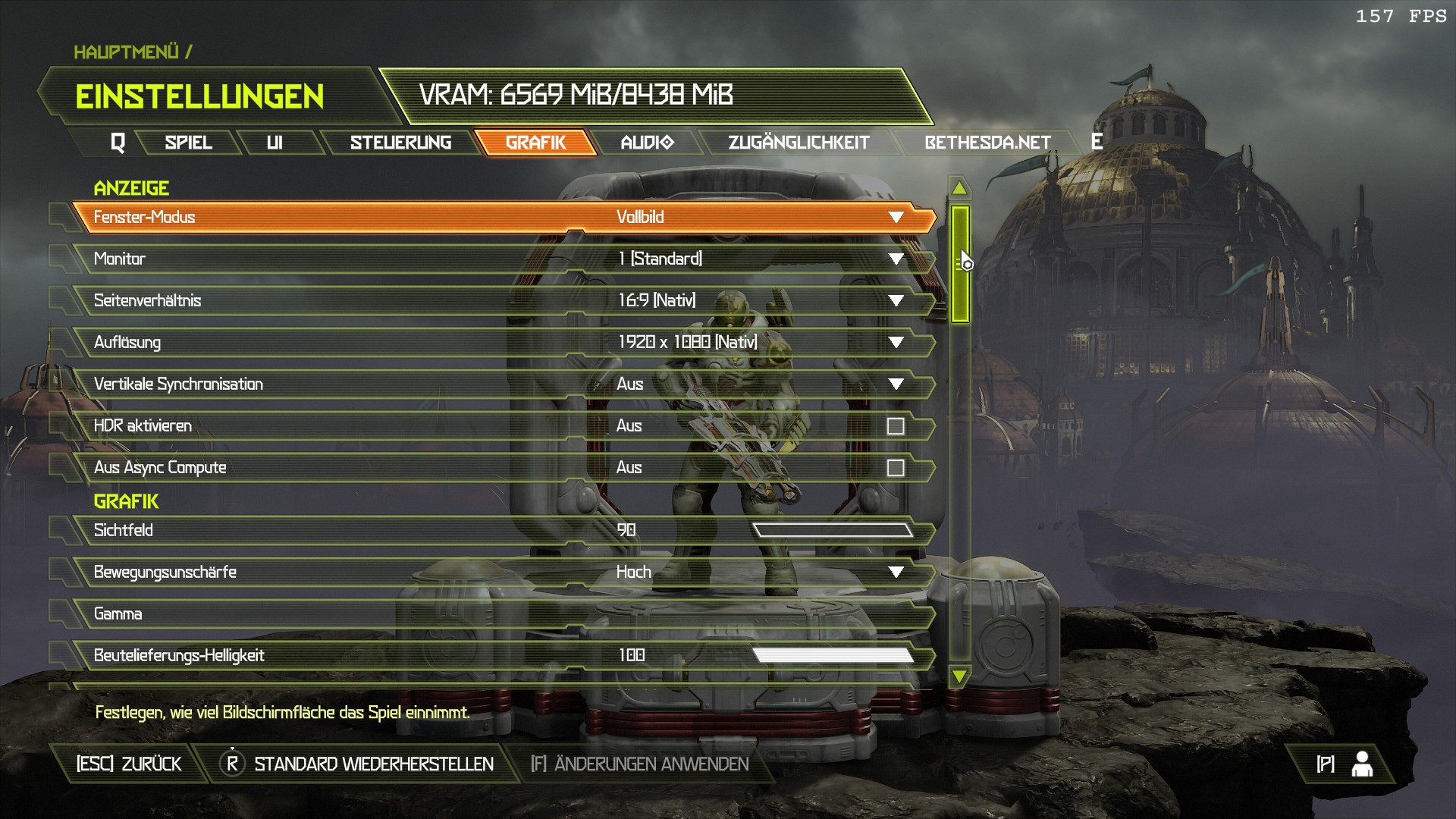This screenshot has width=1456, height=819.
Task: Click the scrollbar down arrow
Action: point(959,676)
